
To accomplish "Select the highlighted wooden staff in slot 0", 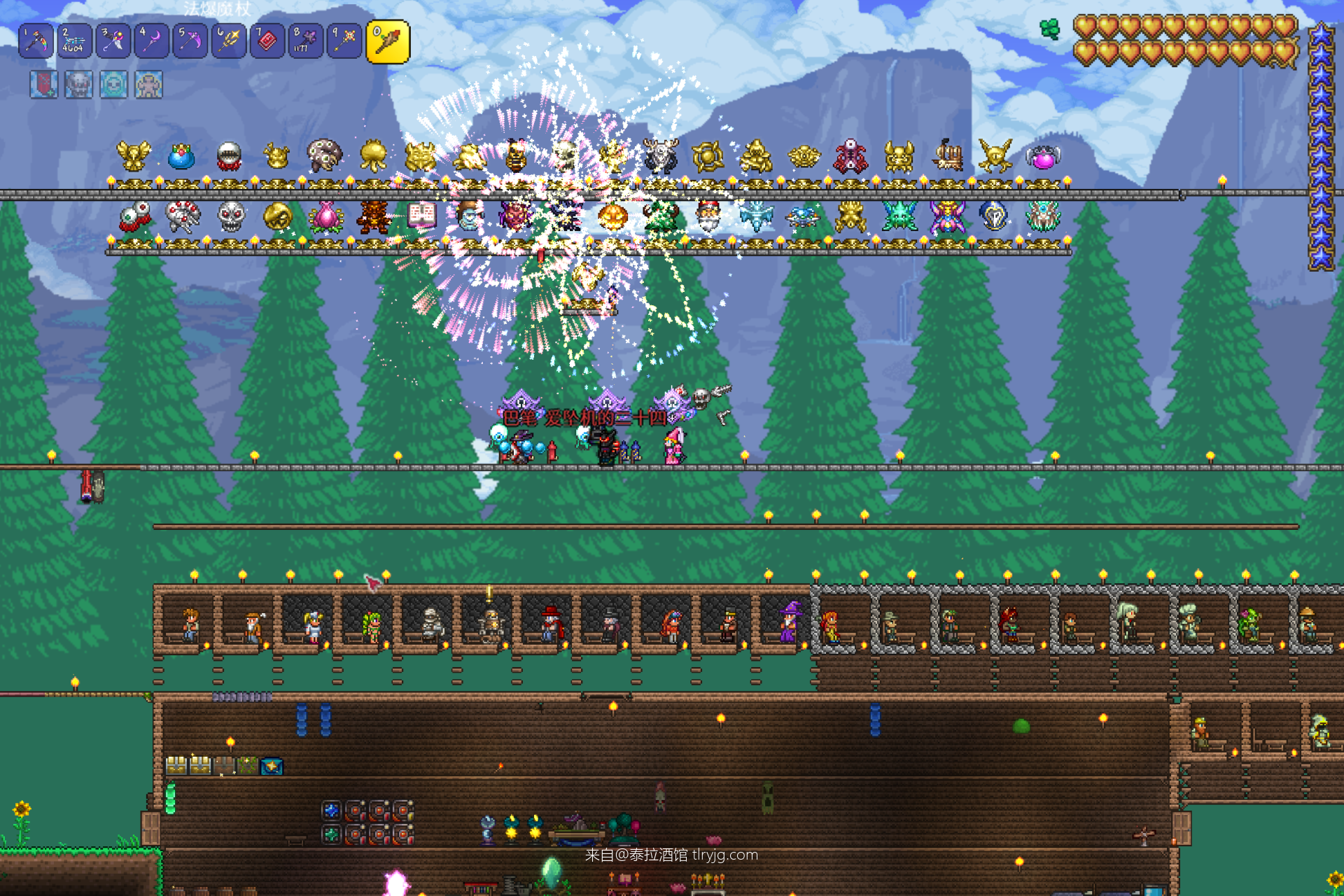I will (387, 42).
